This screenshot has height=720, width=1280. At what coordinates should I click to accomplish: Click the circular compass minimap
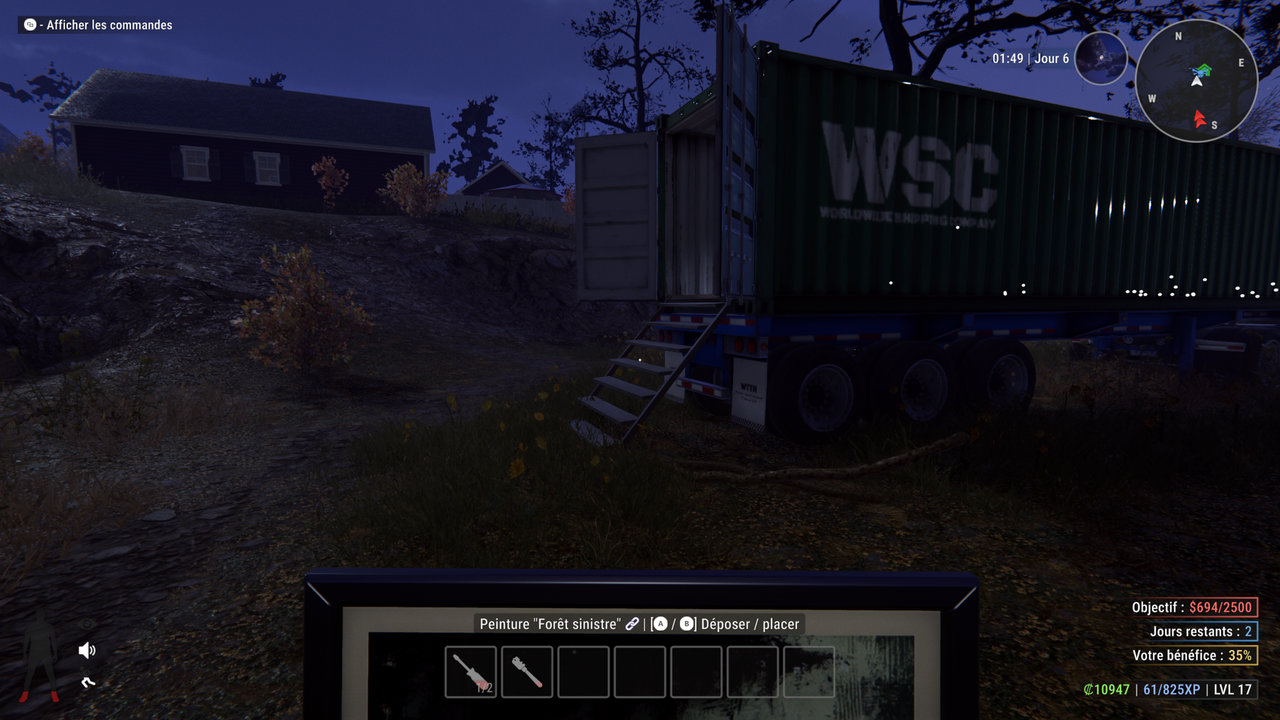[x=1197, y=80]
